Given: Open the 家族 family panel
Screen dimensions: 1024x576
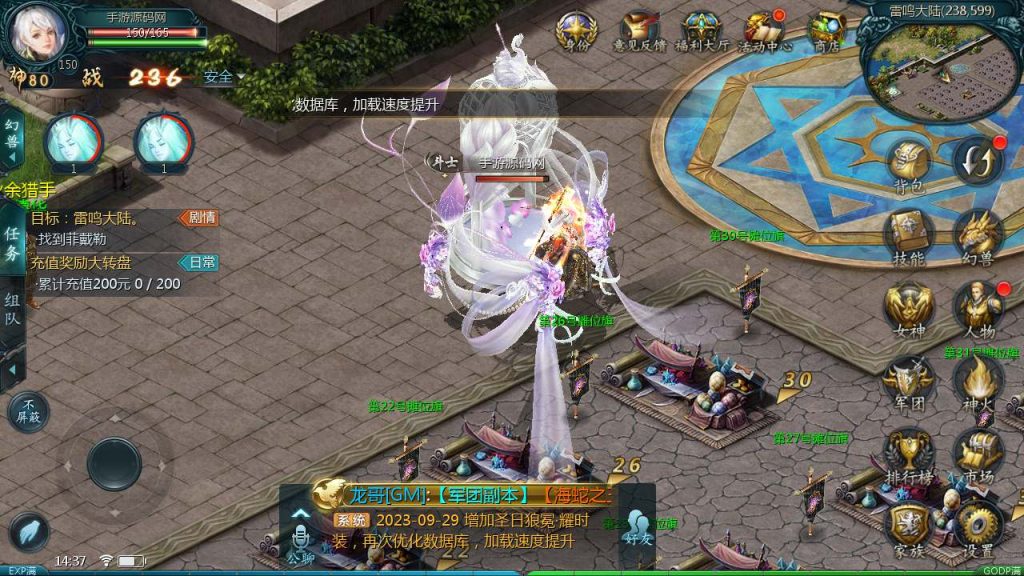Looking at the screenshot, I should tap(909, 527).
